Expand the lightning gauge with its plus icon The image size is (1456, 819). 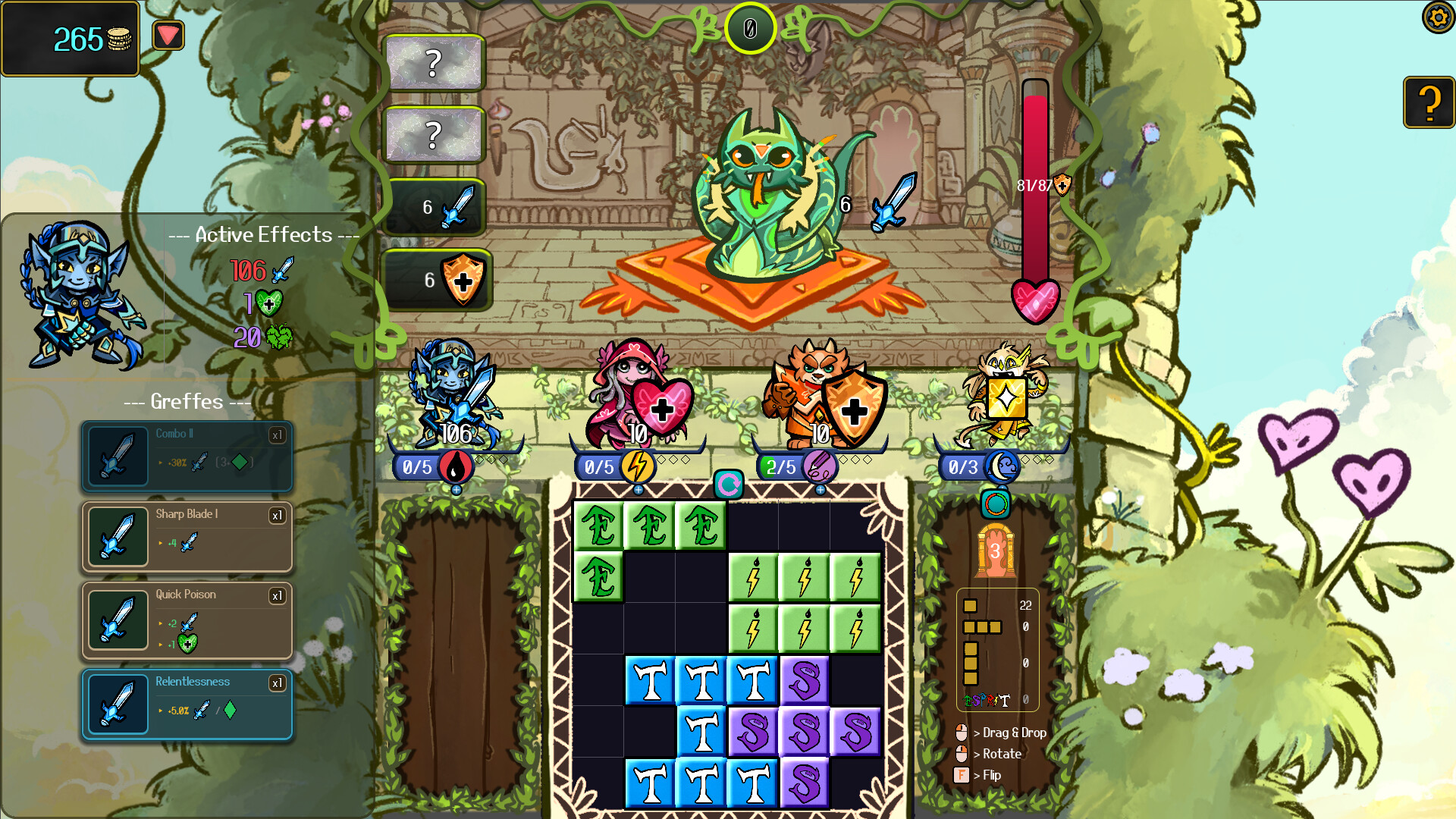click(x=639, y=491)
